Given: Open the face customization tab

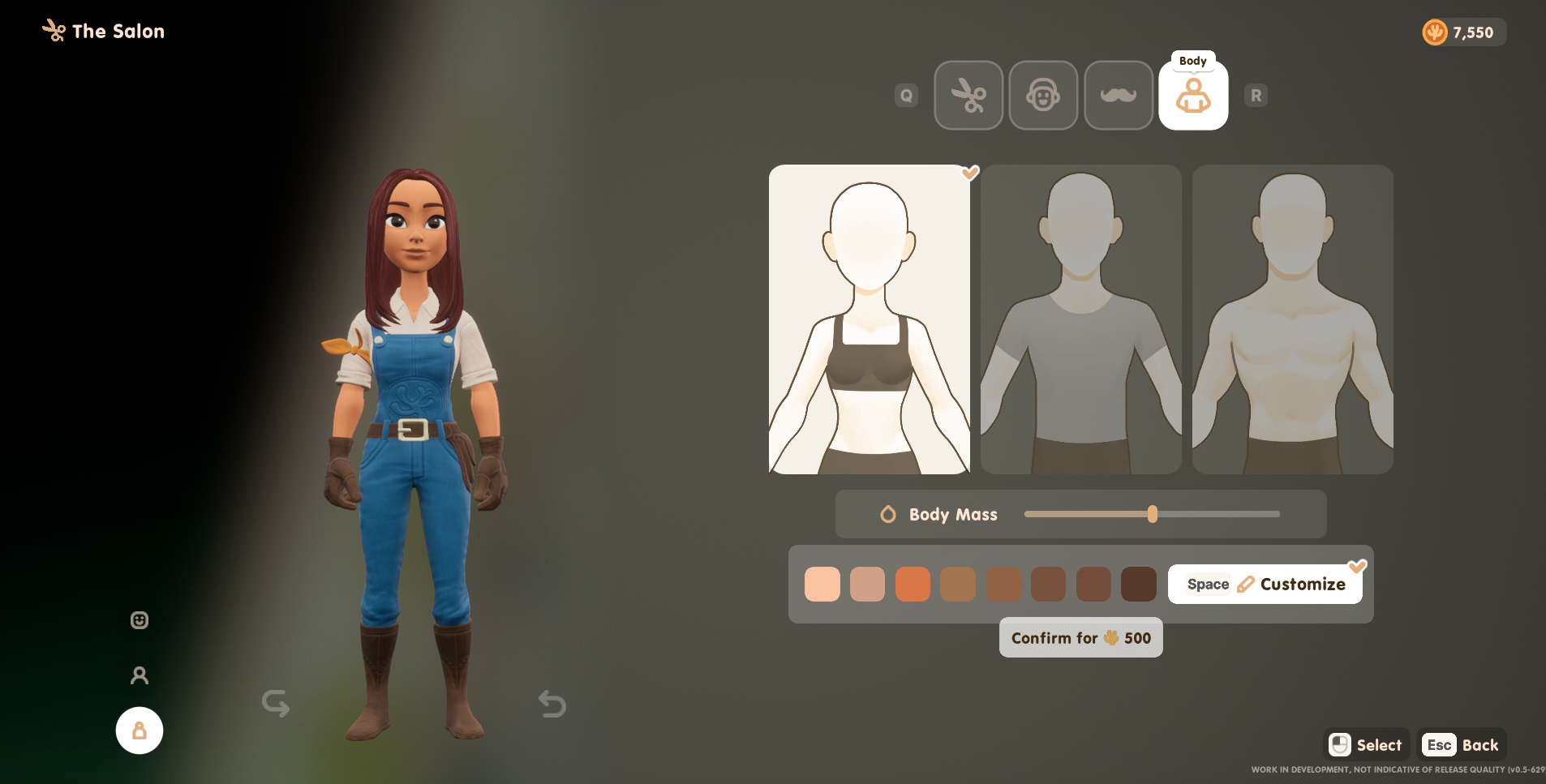Looking at the screenshot, I should pos(1043,96).
